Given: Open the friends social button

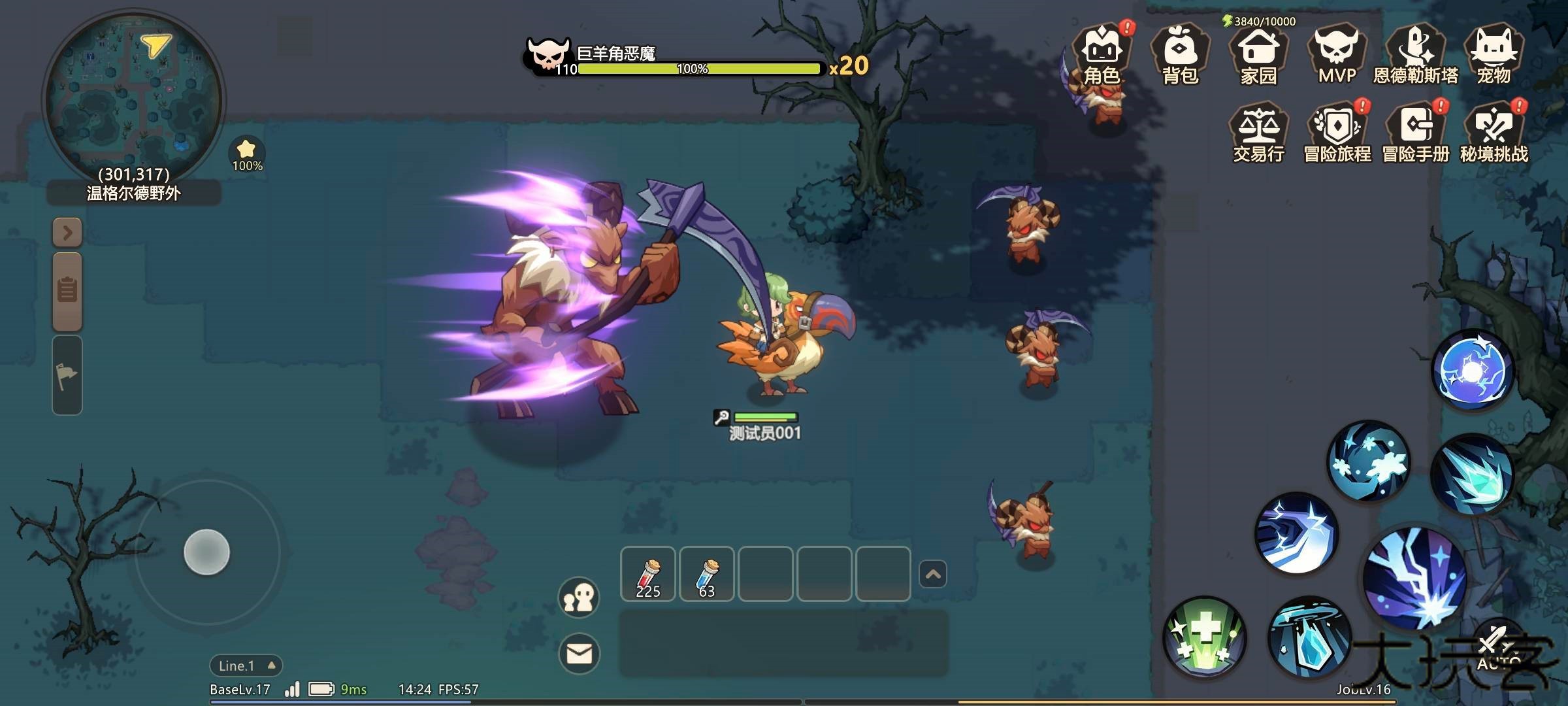Looking at the screenshot, I should (579, 597).
